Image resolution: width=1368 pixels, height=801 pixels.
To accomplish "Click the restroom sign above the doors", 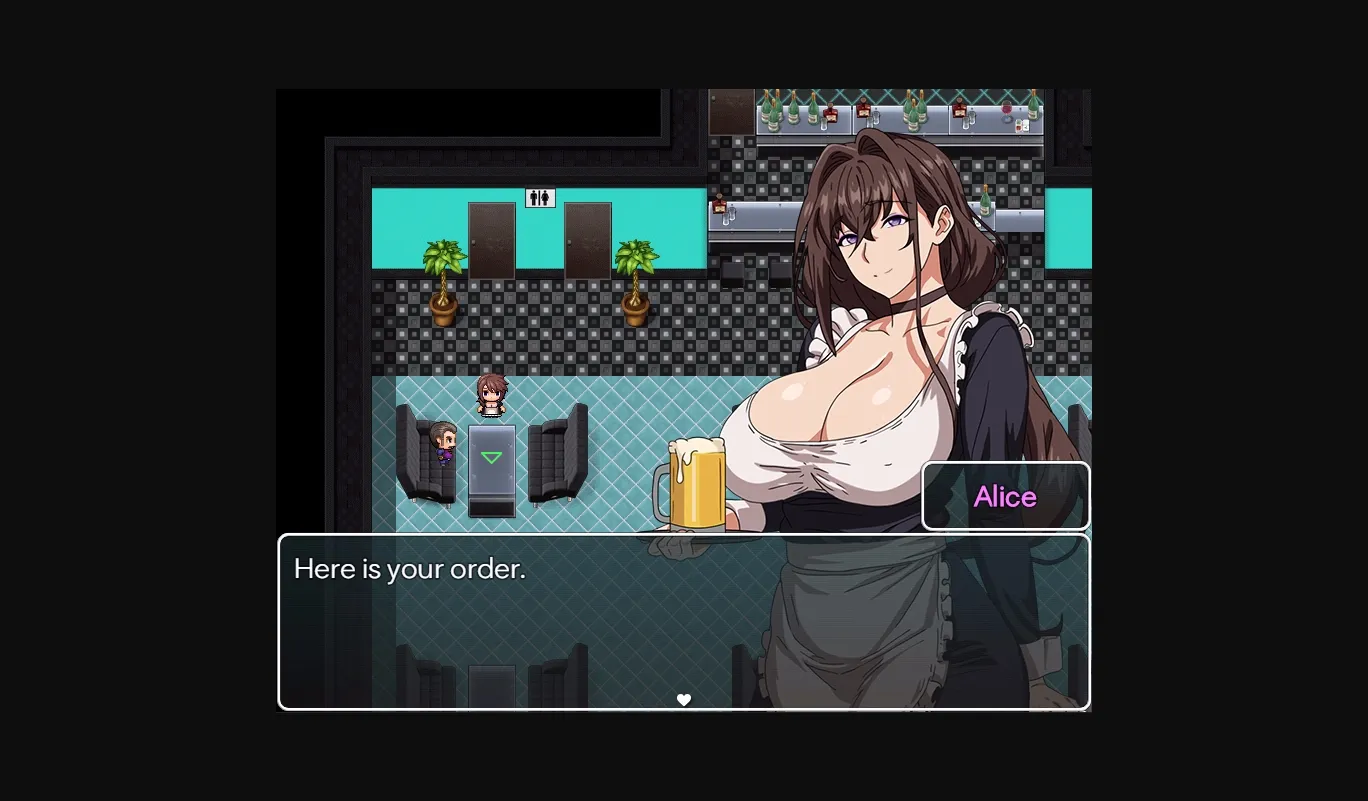I will coord(539,197).
